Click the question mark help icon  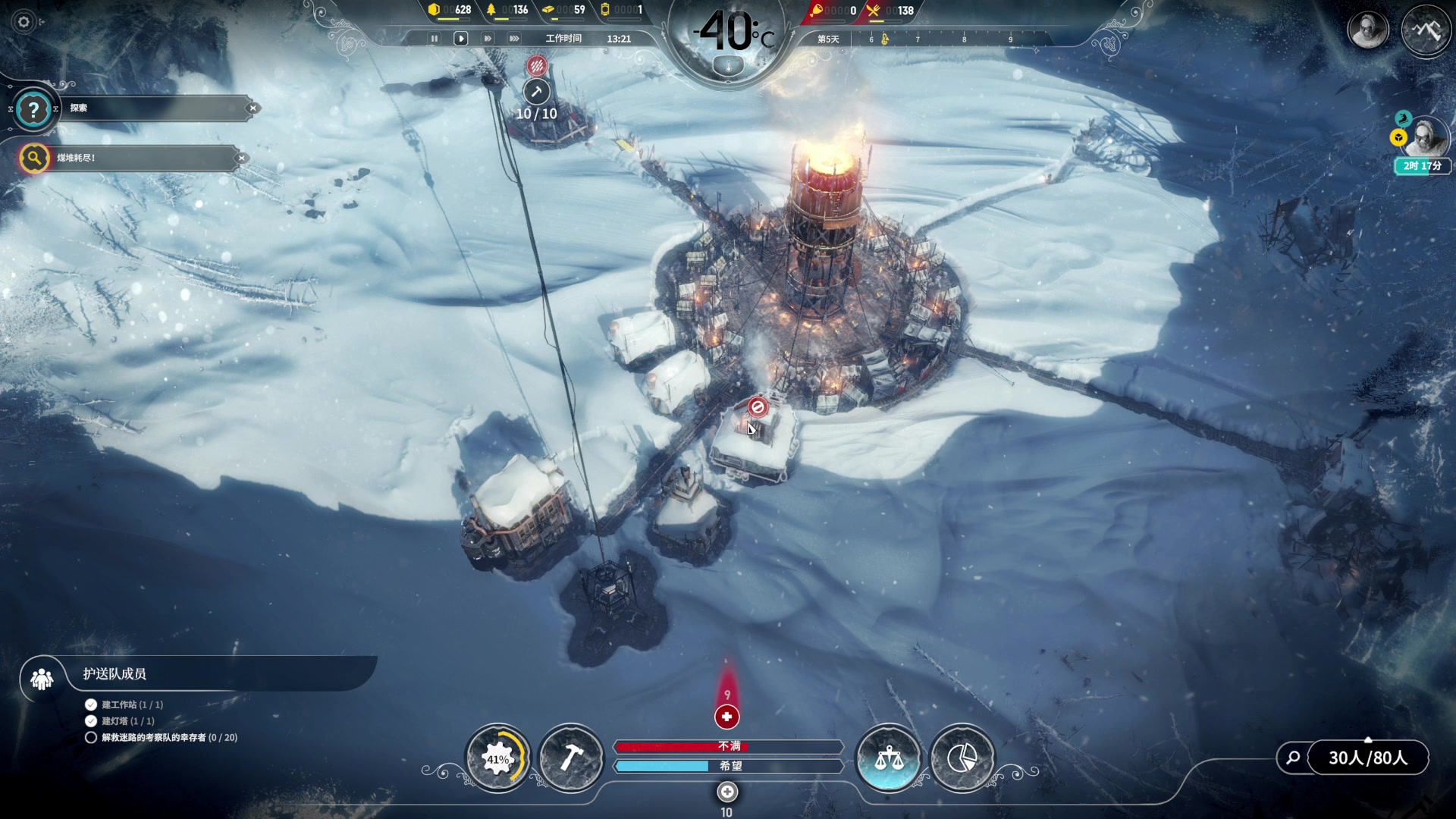click(x=33, y=110)
